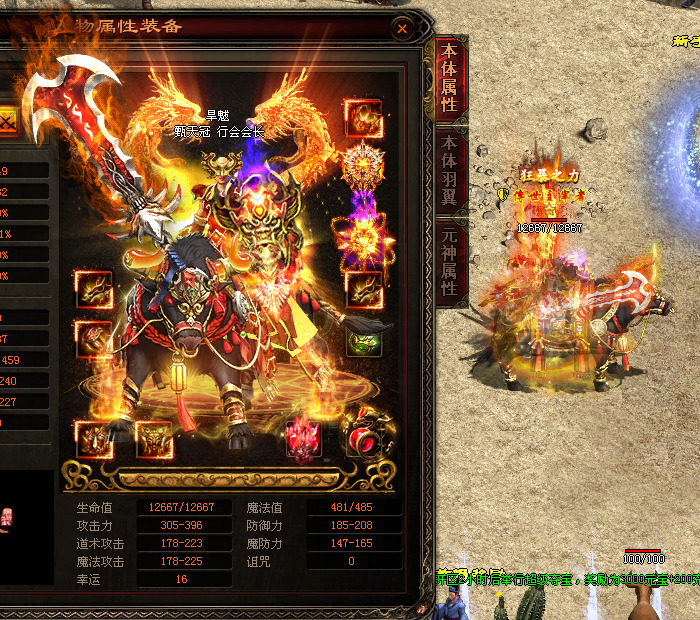Click the red orb with dragon slot
The width and height of the screenshot is (700, 620).
point(363,435)
